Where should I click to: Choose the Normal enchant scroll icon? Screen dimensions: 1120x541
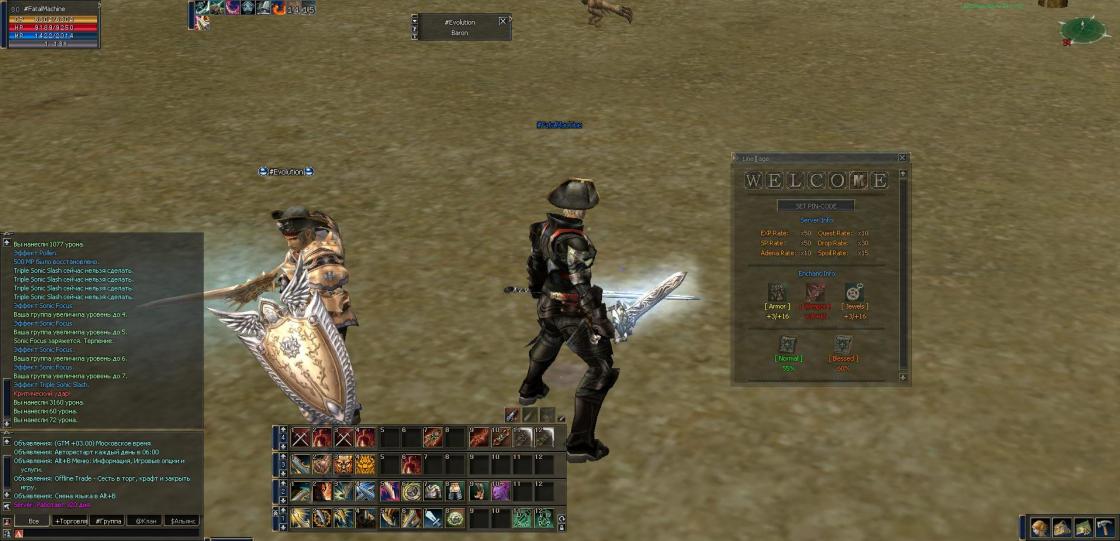click(788, 343)
